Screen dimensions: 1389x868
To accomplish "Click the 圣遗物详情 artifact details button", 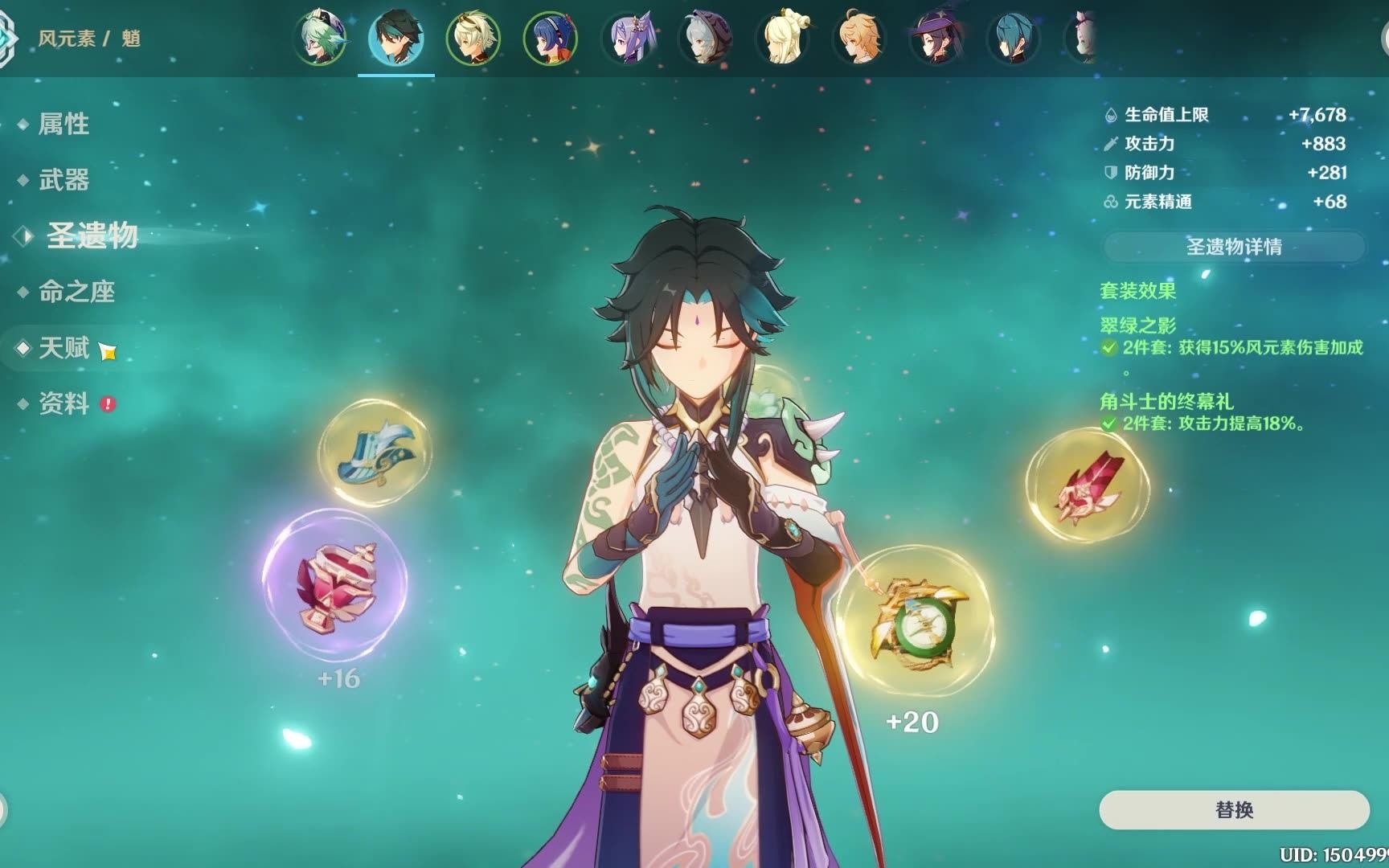I will [x=1232, y=248].
